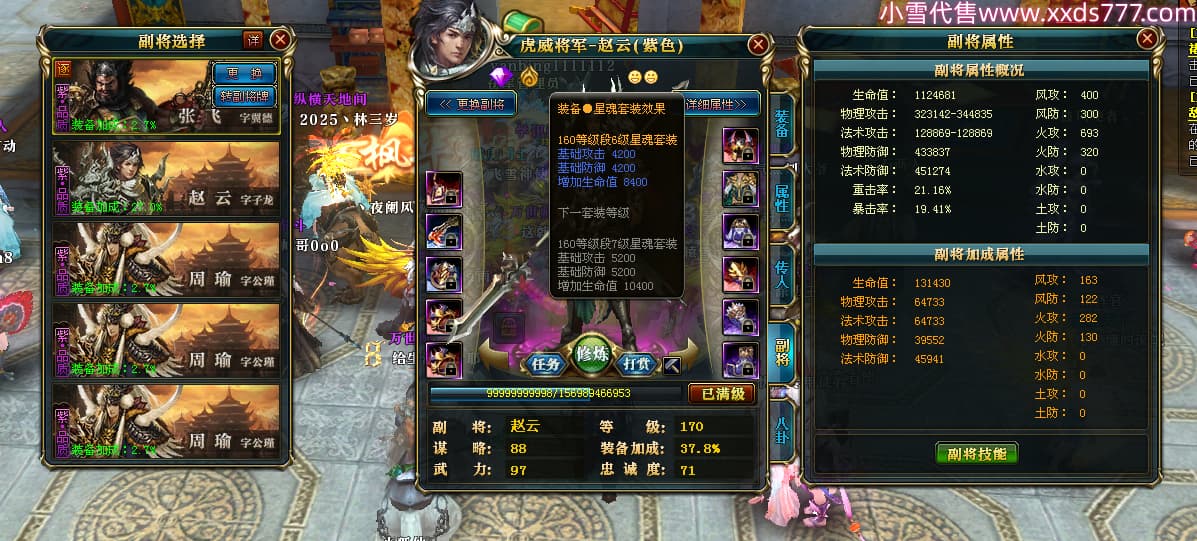Screen dimensions: 1197x541
Task: Close the 副将选择 panel
Action: [280, 40]
